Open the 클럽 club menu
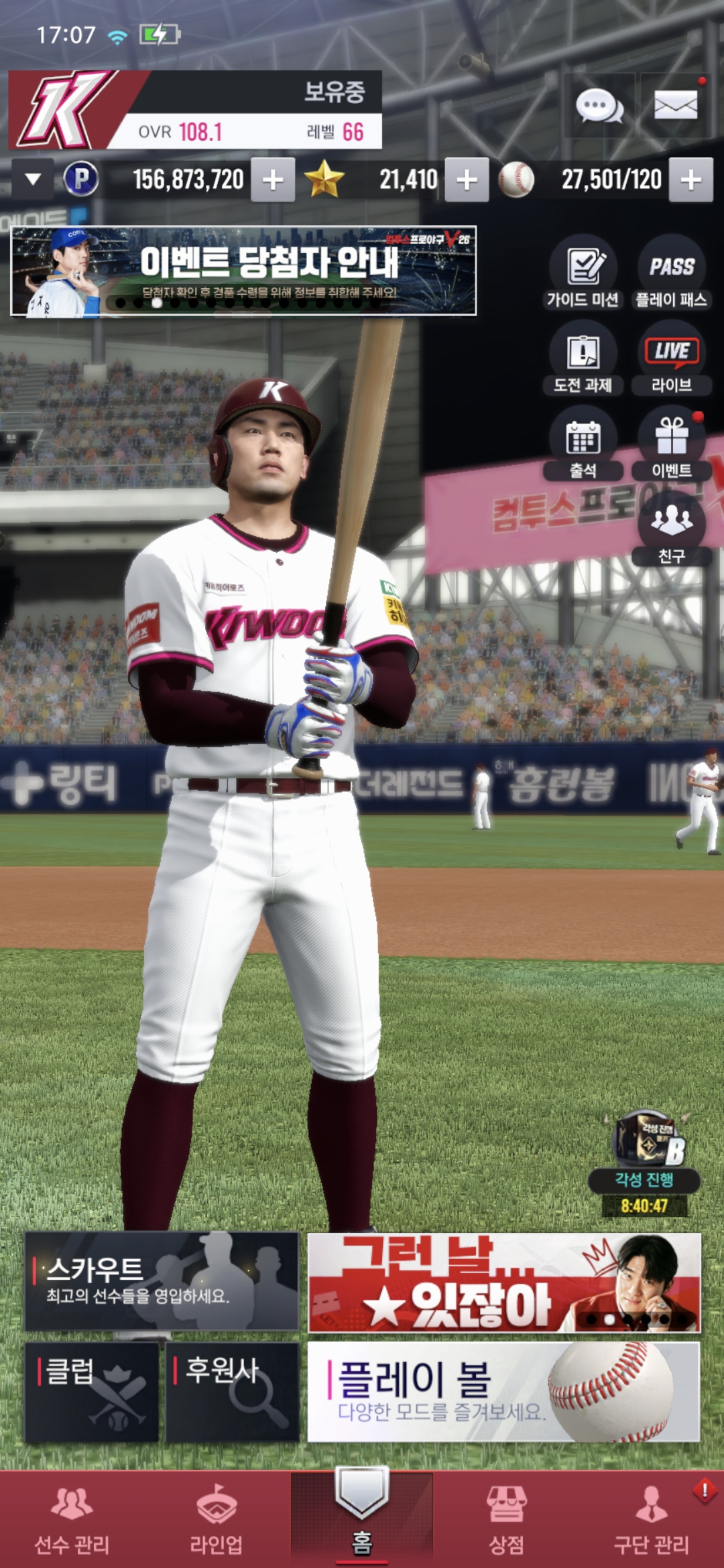The height and width of the screenshot is (1568, 724). [92, 1392]
